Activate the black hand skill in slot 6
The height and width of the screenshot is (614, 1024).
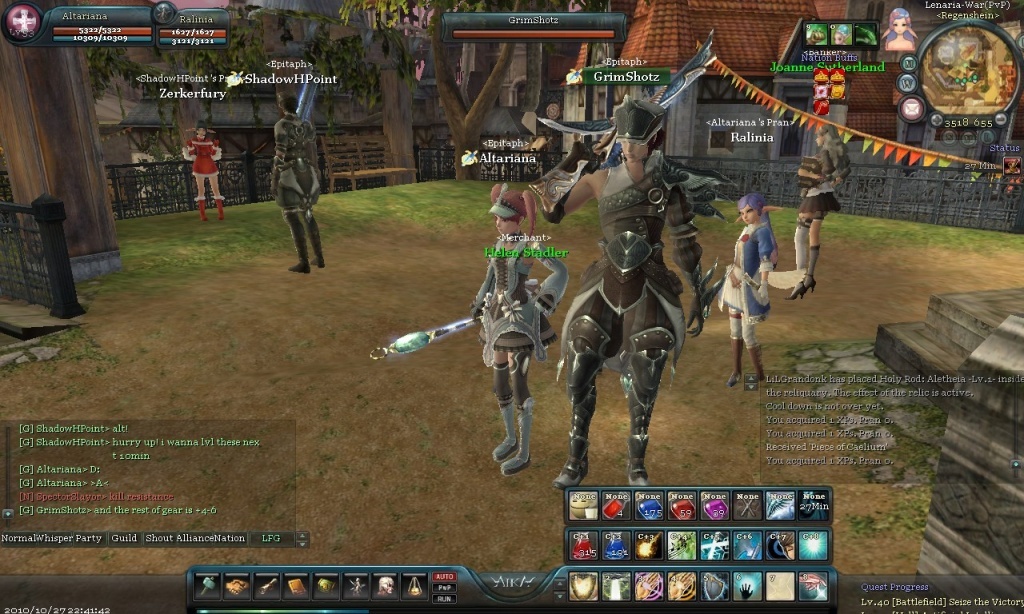748,586
